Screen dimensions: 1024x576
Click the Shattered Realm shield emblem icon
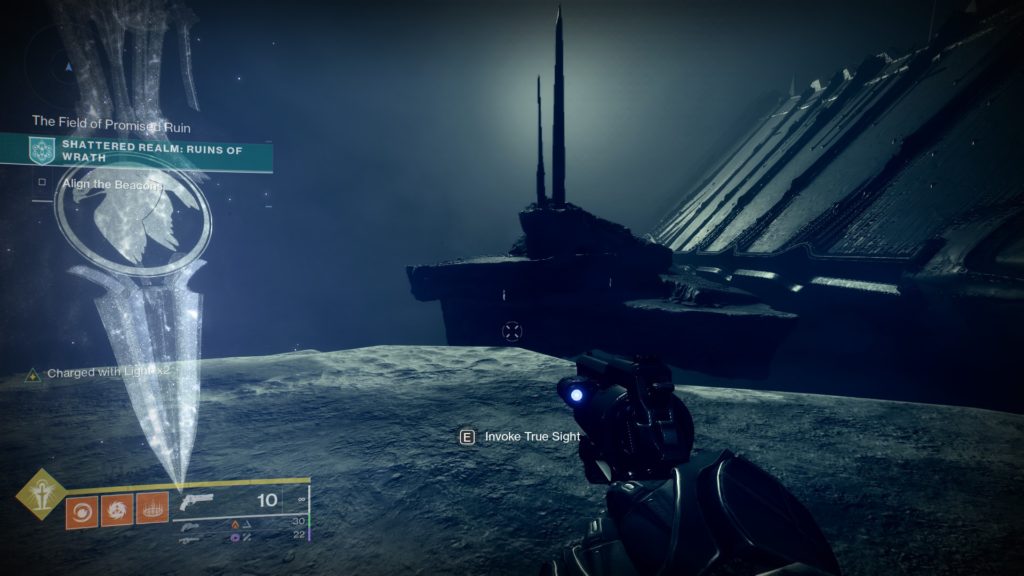point(41,152)
